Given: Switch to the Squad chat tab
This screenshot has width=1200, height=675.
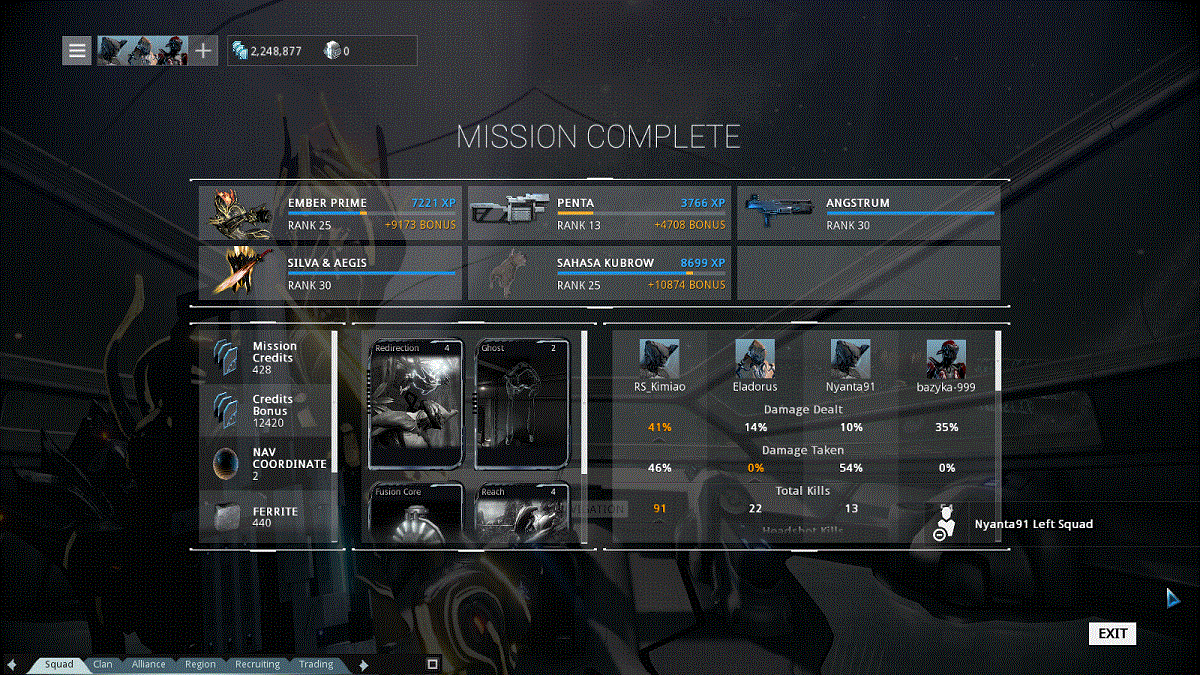Looking at the screenshot, I should click(59, 664).
